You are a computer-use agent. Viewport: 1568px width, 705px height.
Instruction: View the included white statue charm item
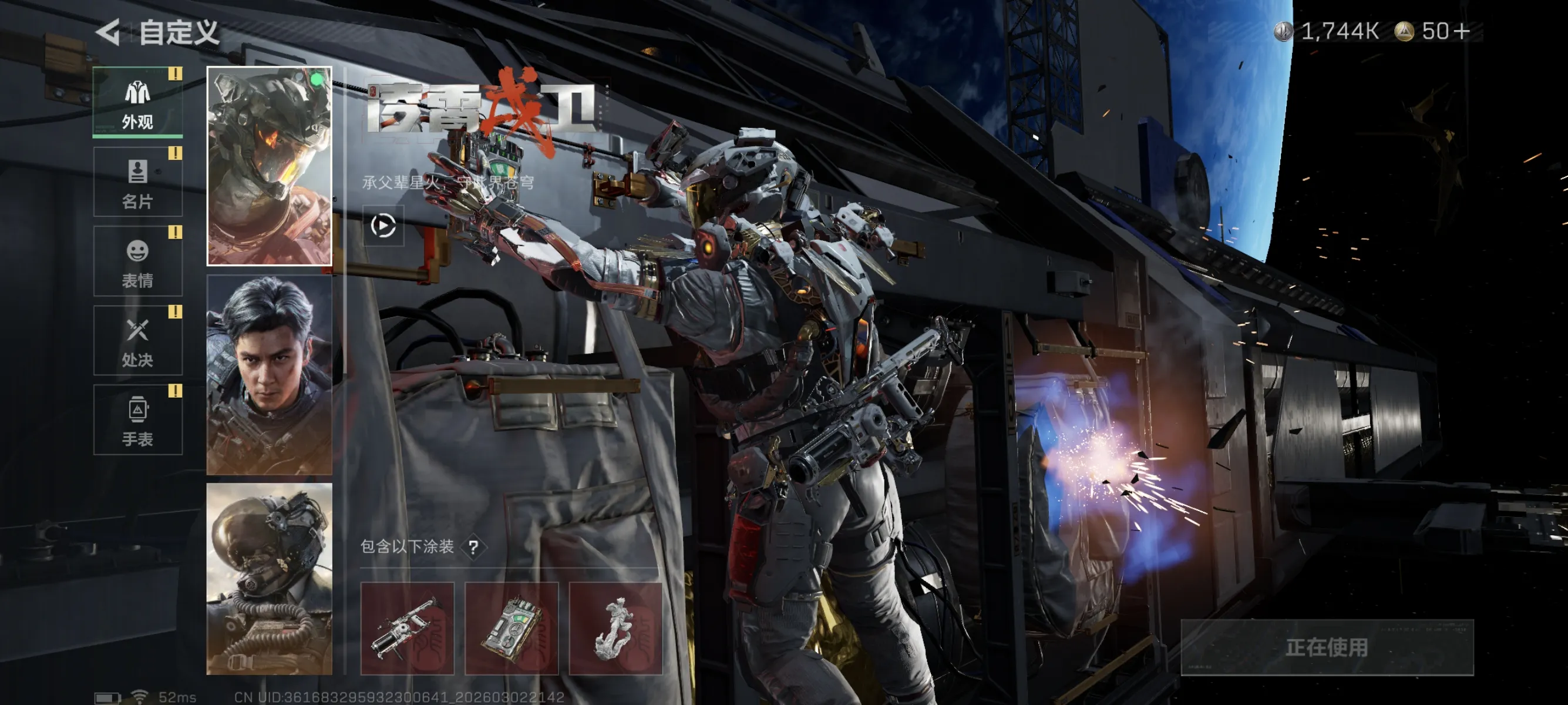(615, 628)
